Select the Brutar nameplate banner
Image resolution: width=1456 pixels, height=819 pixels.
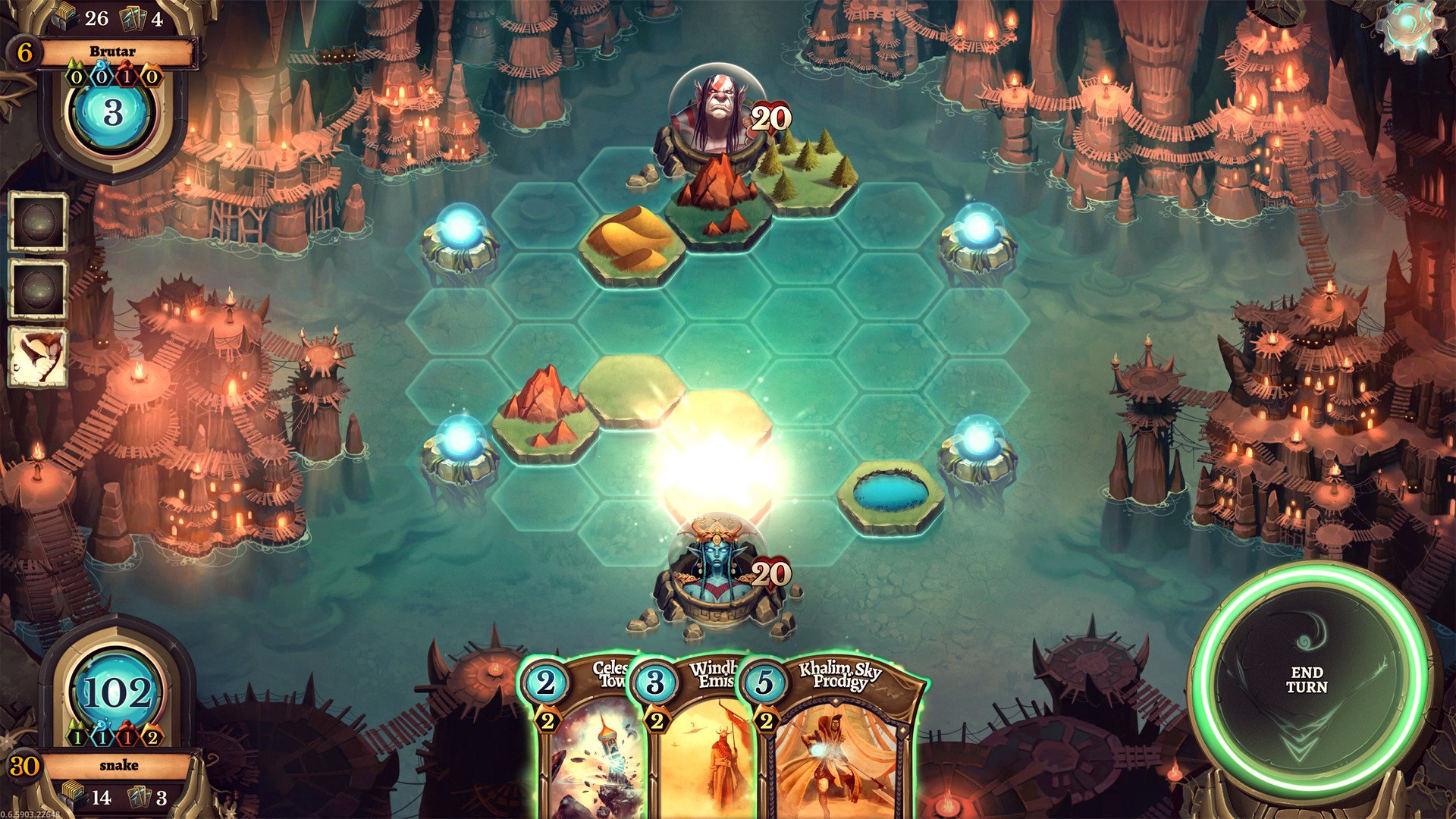click(112, 52)
